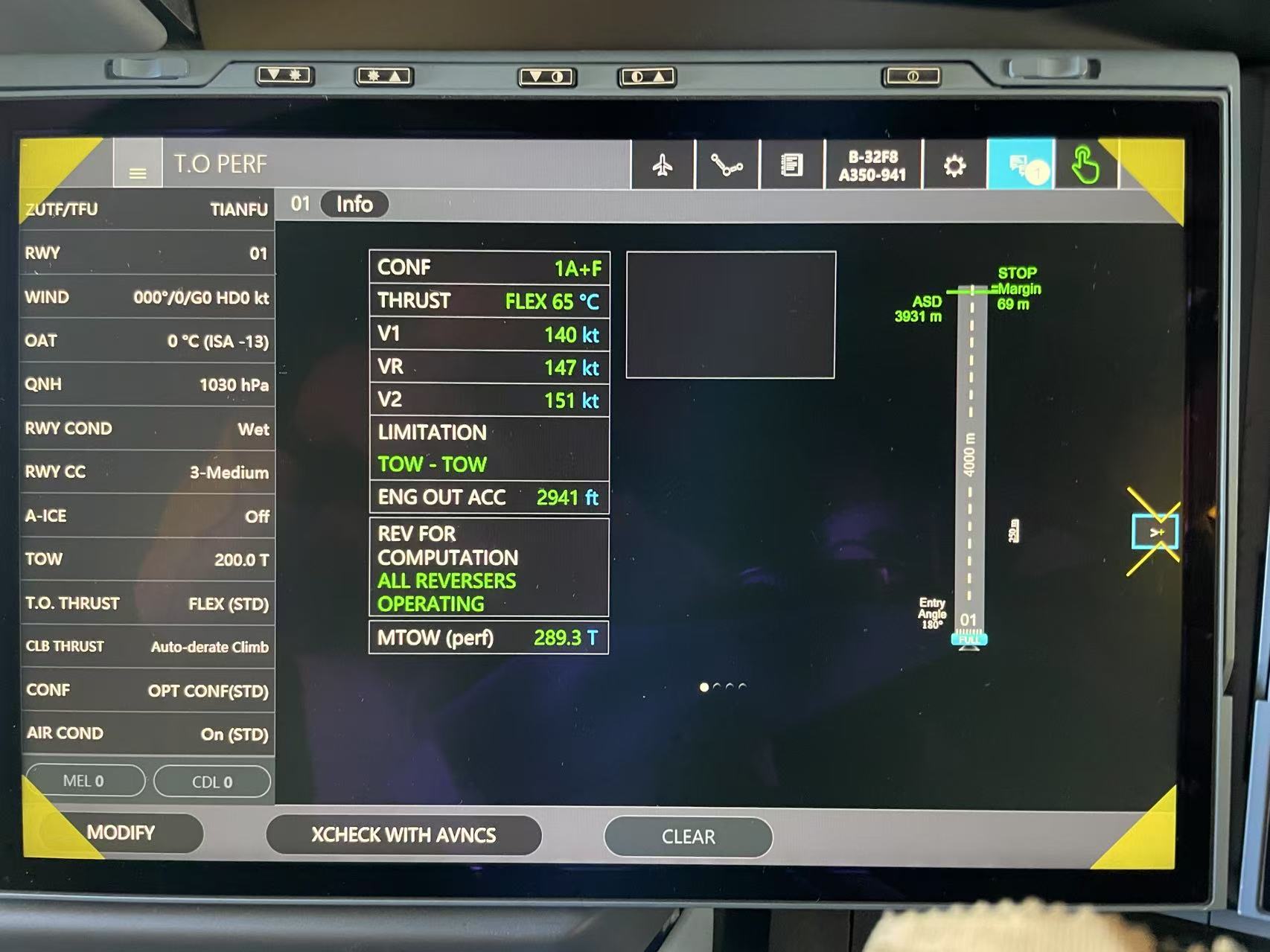Edit the RWY COND Wet field
Image resolution: width=1270 pixels, height=952 pixels.
point(147,429)
